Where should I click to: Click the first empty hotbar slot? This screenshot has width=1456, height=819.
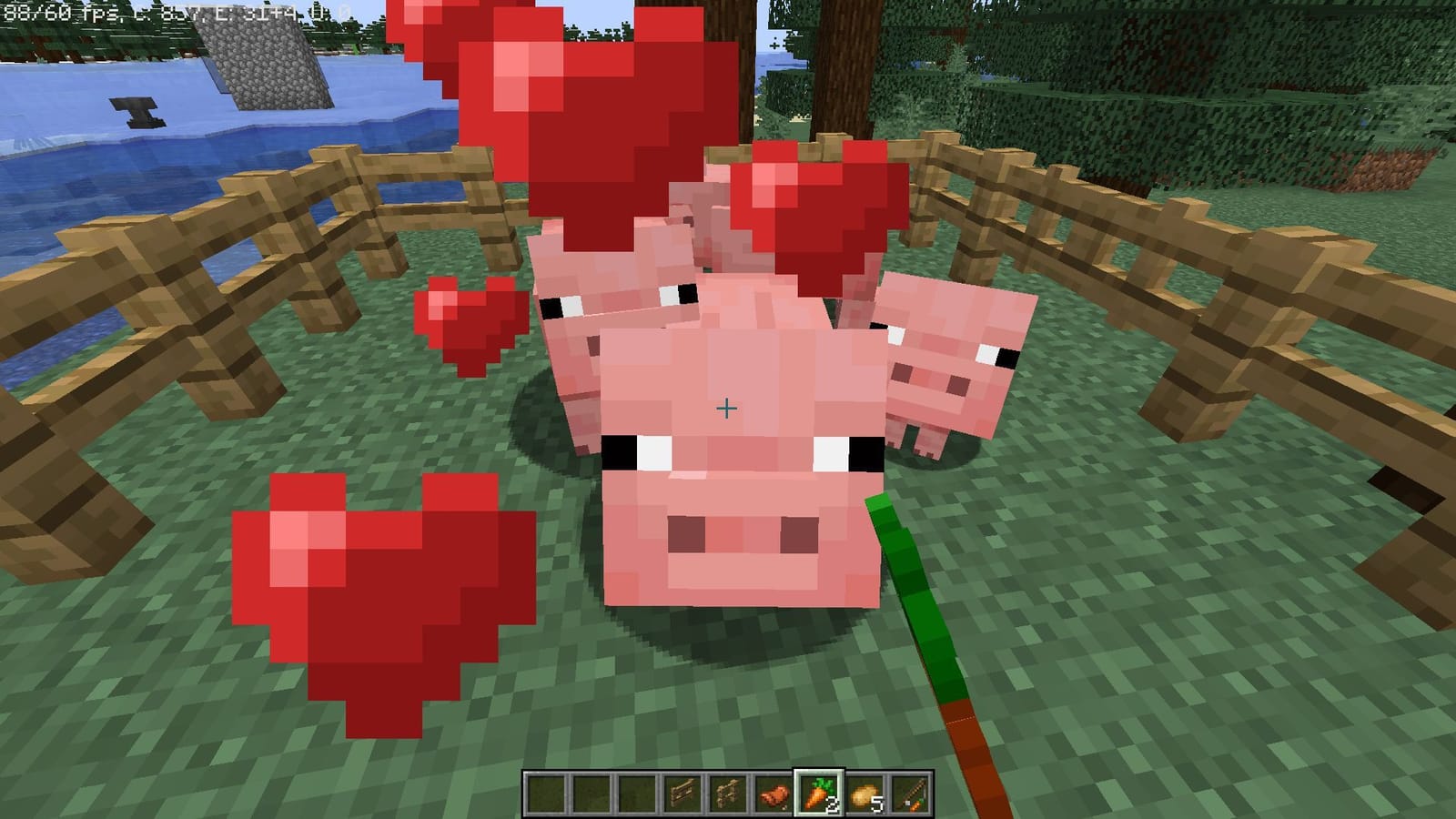point(546,792)
